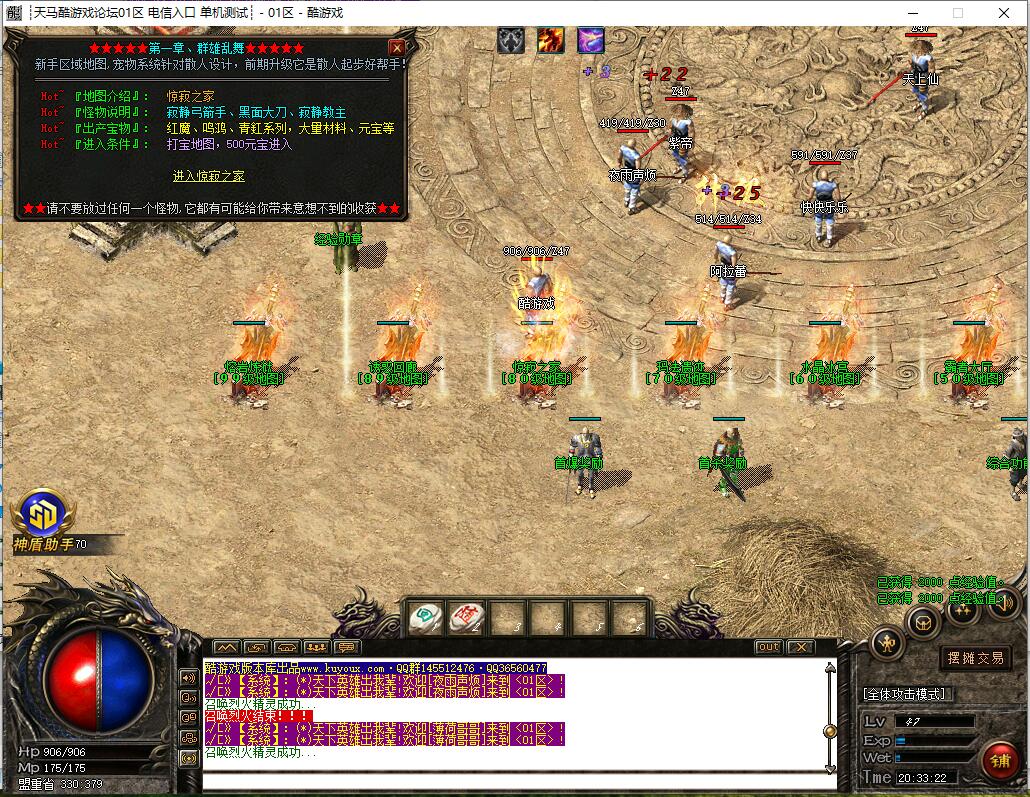Close the chapter one map info dialog
Viewport: 1030px width, 797px height.
pos(397,47)
